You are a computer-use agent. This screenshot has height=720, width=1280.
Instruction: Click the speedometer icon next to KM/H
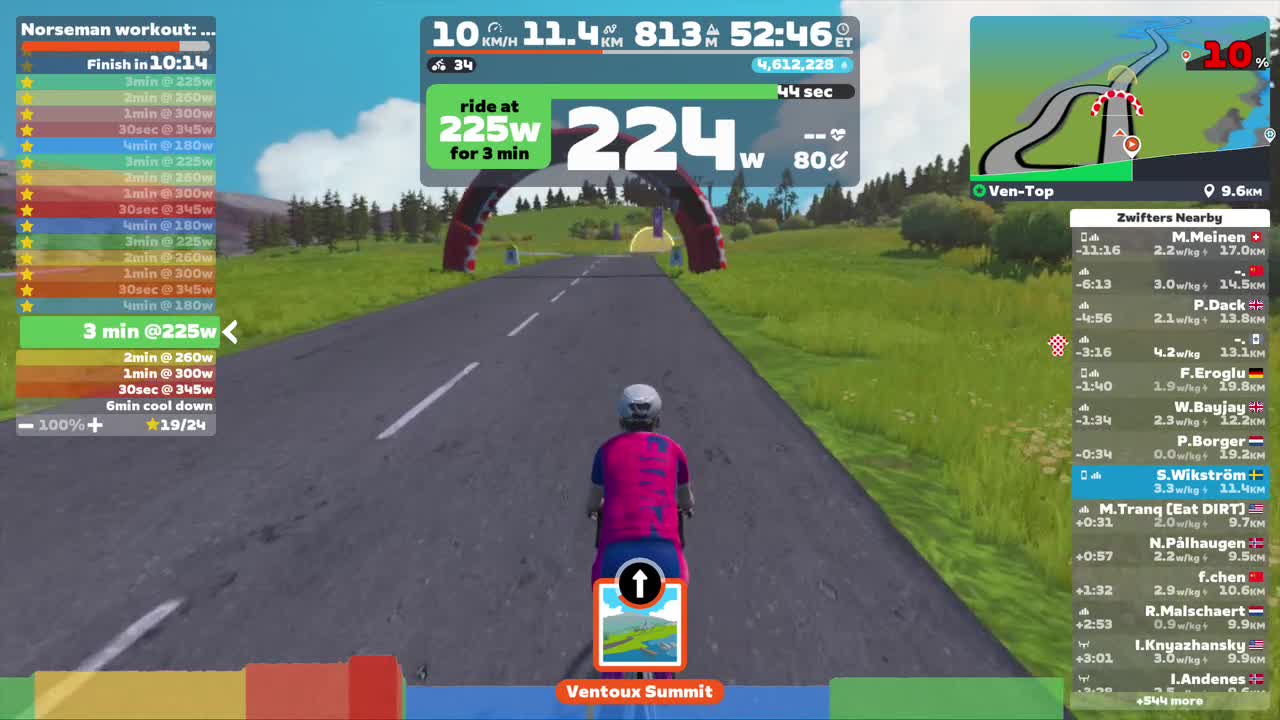click(x=495, y=27)
